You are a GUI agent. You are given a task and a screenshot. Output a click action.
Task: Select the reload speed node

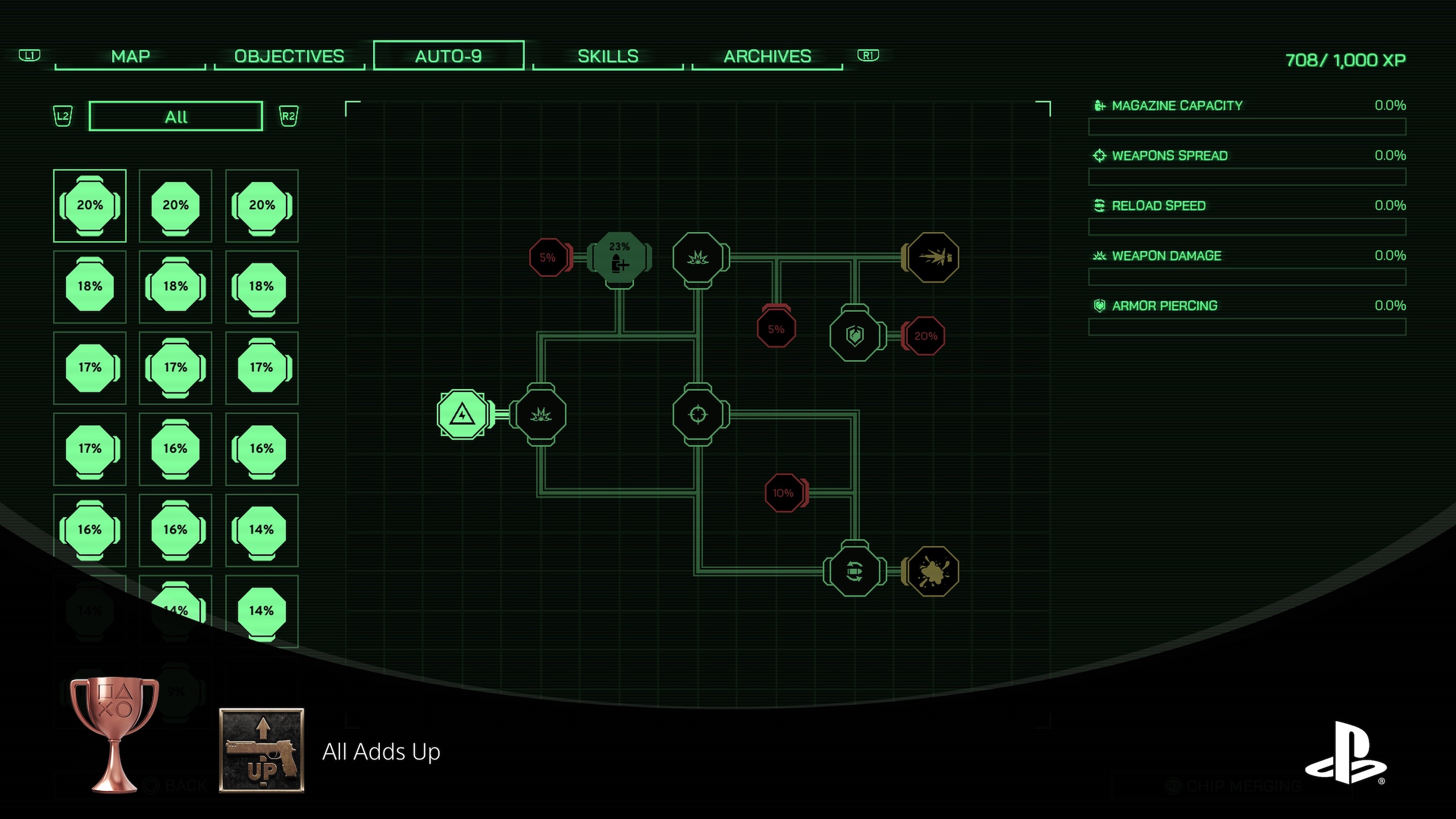pyautogui.click(x=854, y=571)
